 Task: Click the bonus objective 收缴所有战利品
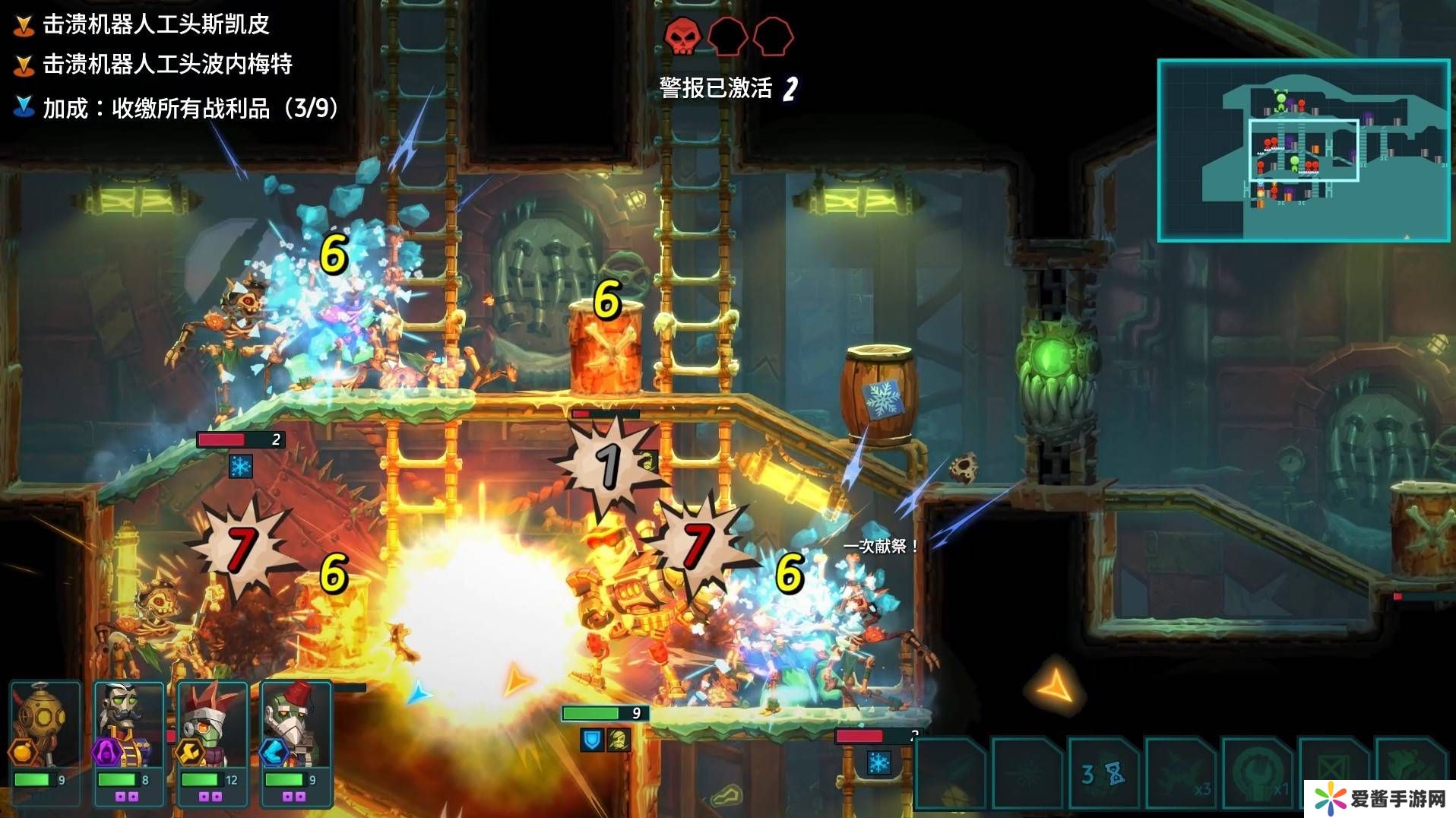coord(190,108)
